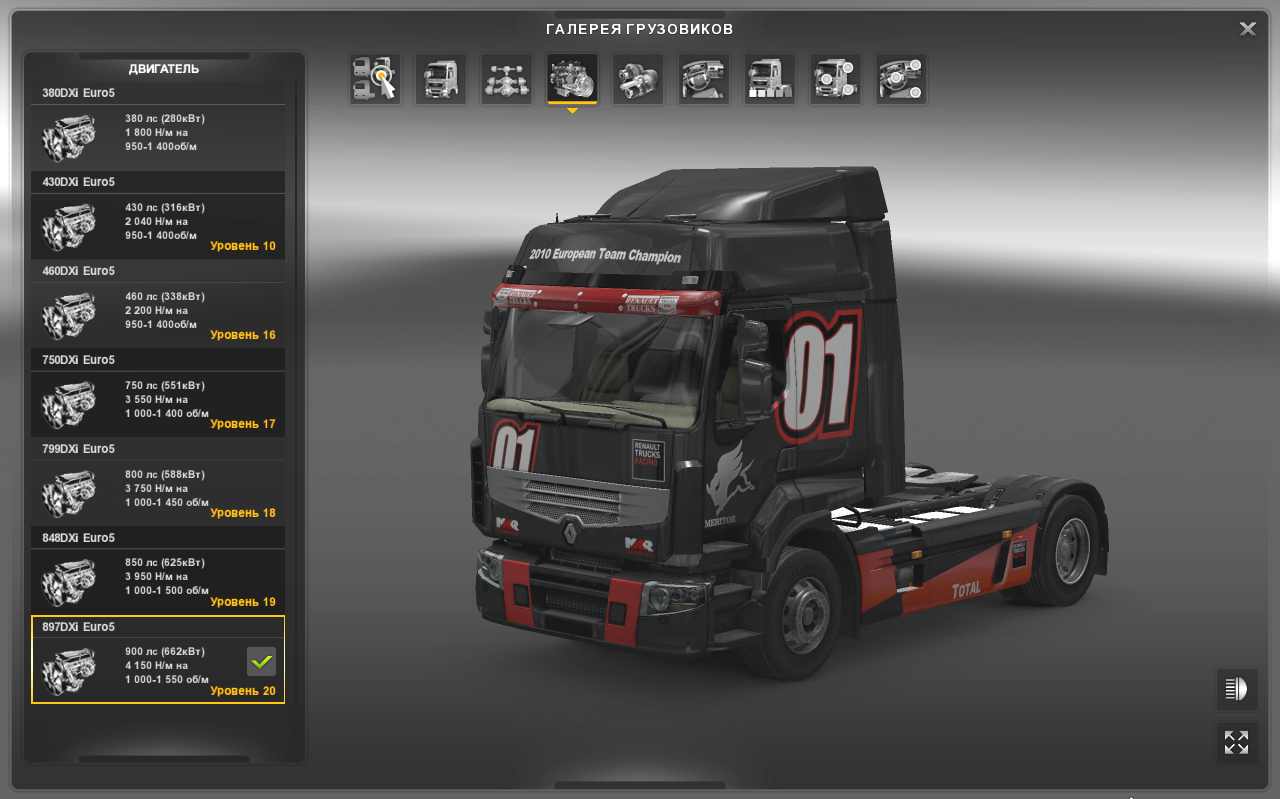Open the chassis configuration icon

[506, 78]
